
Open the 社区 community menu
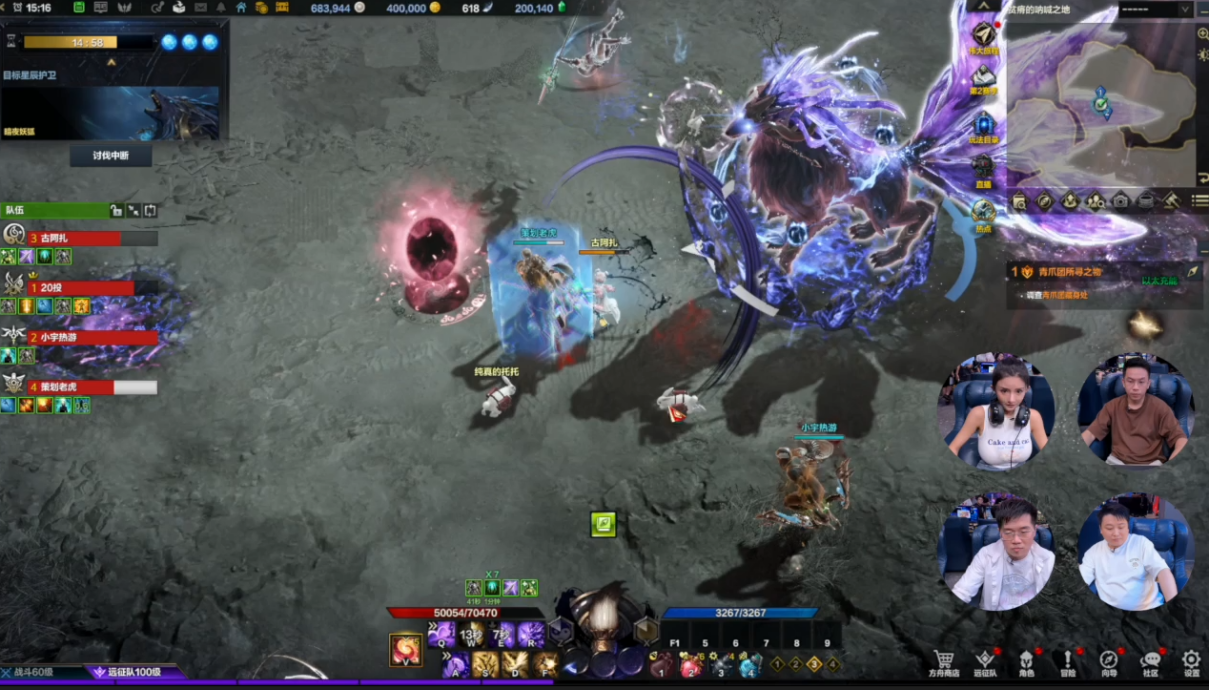(1150, 661)
